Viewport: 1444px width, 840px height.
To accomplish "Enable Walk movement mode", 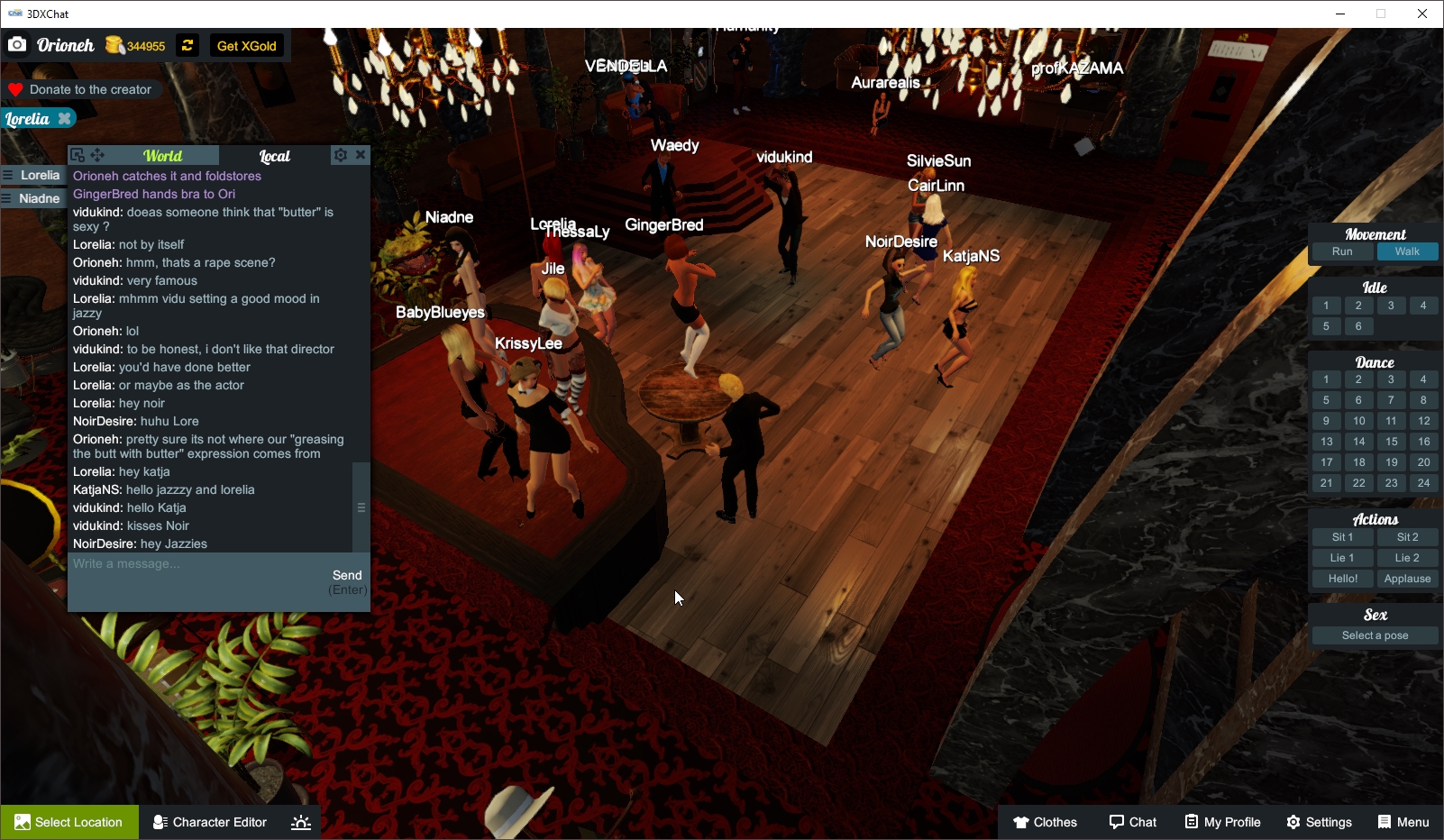I will (x=1407, y=251).
